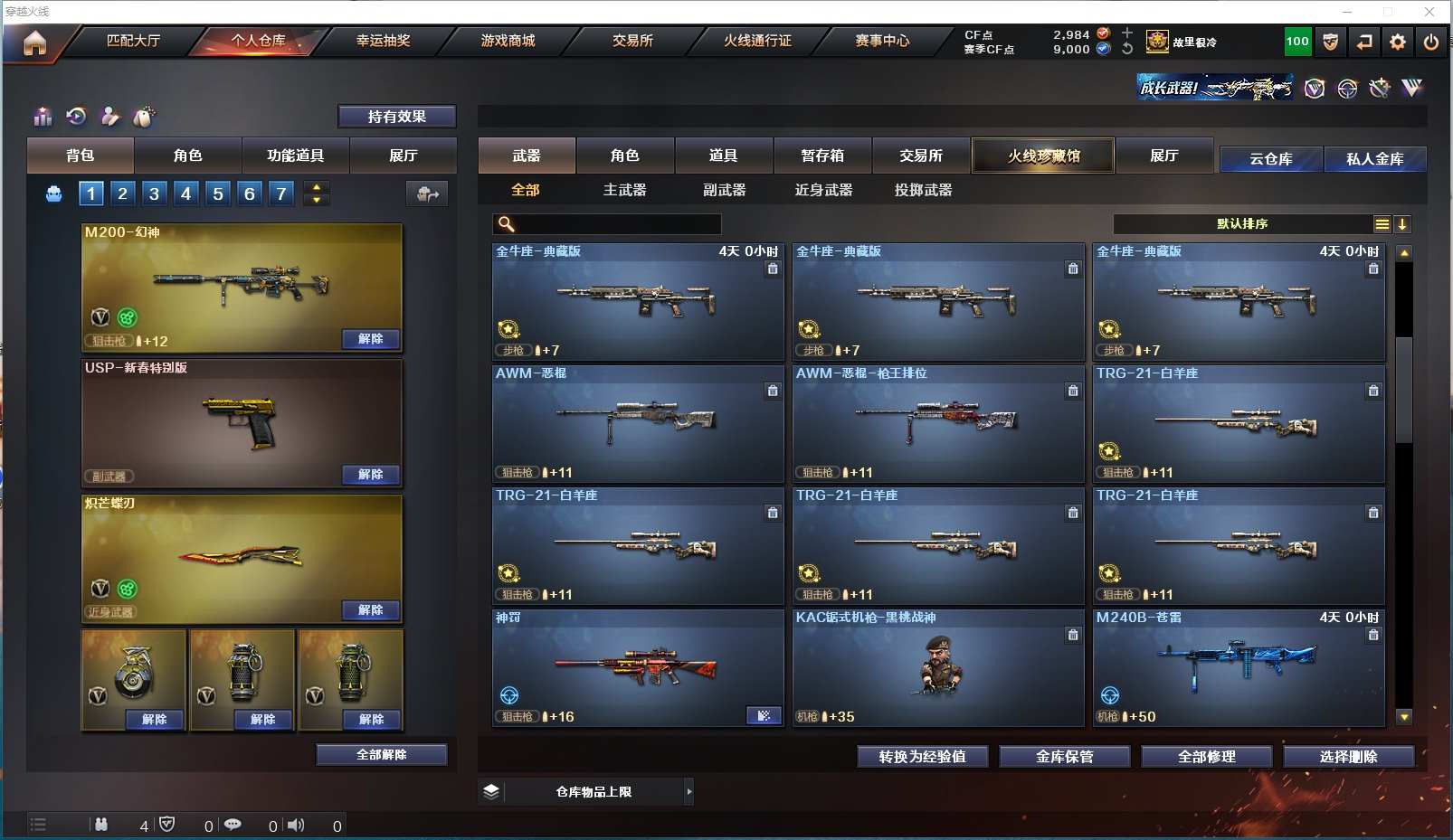Viewport: 1453px width, 840px height.
Task: Click the home icon button
Action: (x=34, y=42)
